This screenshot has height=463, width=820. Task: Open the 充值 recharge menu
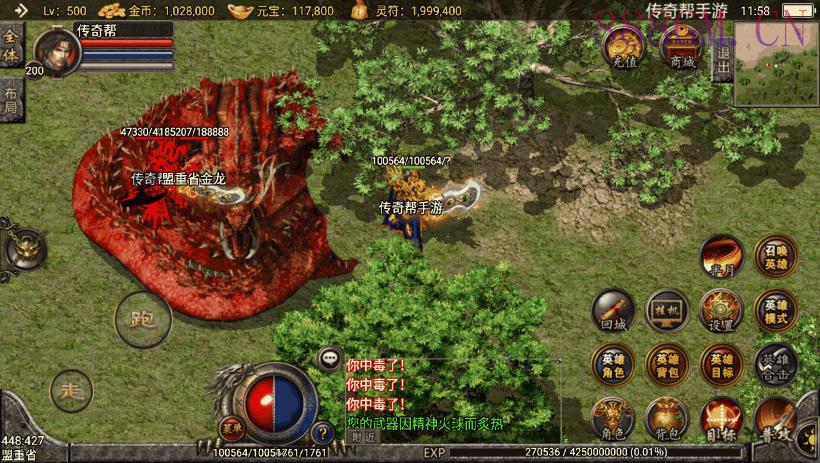click(x=627, y=49)
